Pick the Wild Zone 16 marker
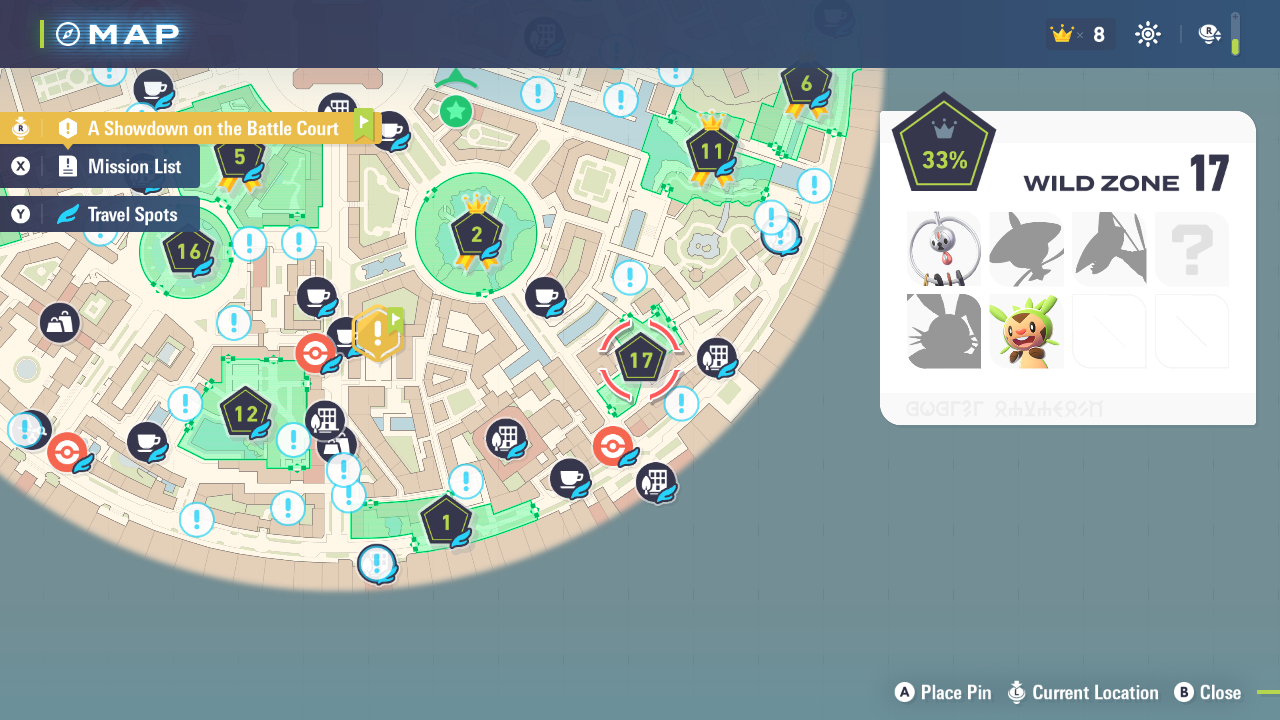This screenshot has width=1280, height=720. [x=188, y=252]
